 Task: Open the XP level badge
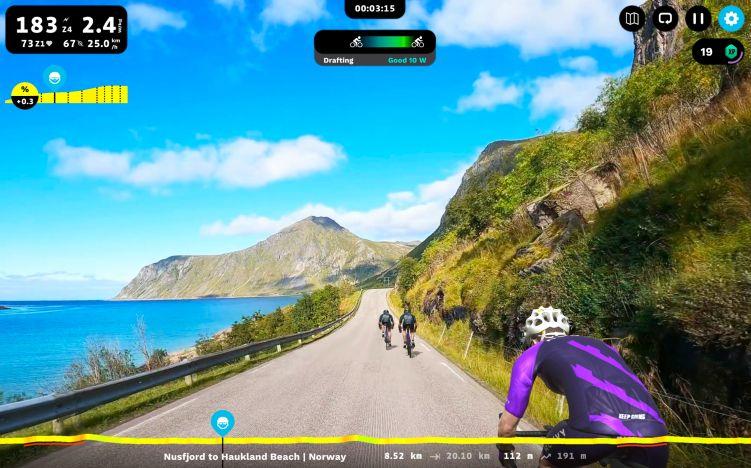coord(717,52)
